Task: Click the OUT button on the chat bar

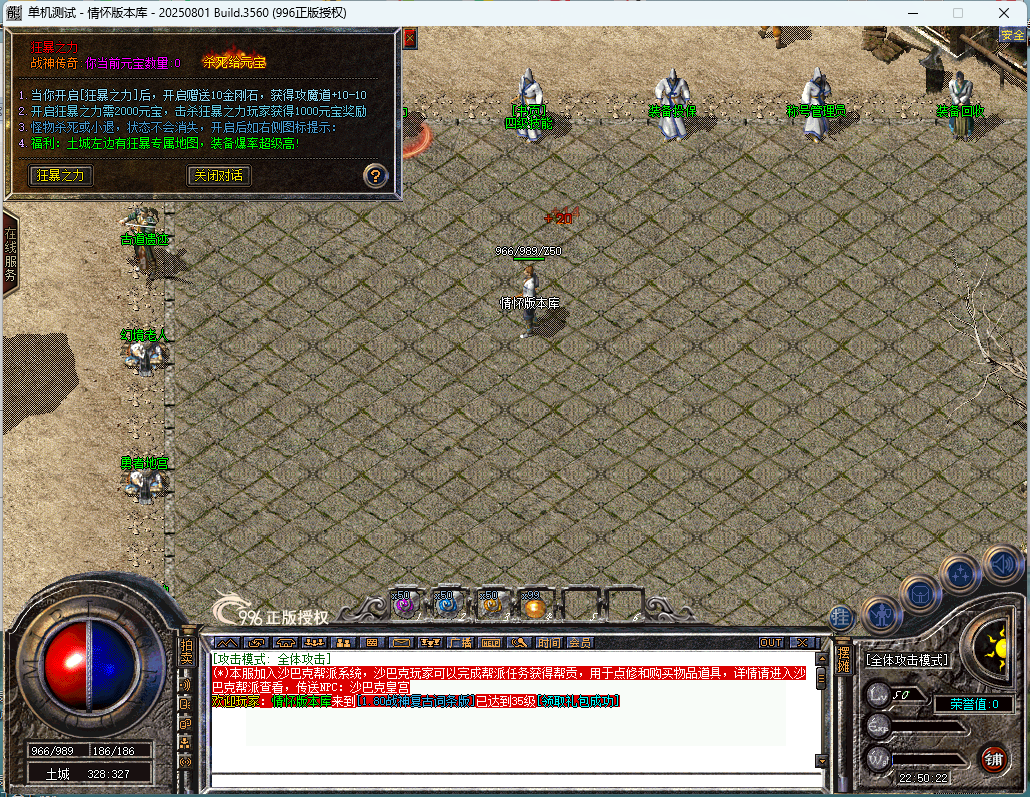Action: (x=771, y=642)
